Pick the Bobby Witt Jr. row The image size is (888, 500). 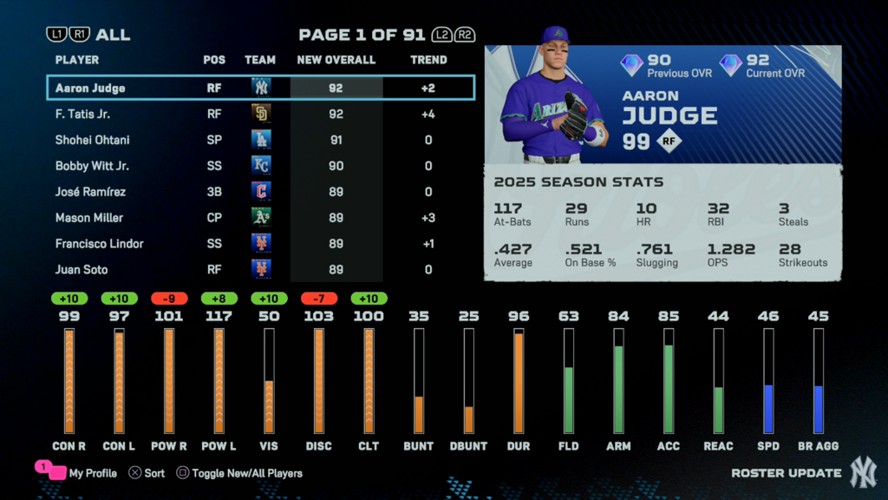pyautogui.click(x=260, y=166)
